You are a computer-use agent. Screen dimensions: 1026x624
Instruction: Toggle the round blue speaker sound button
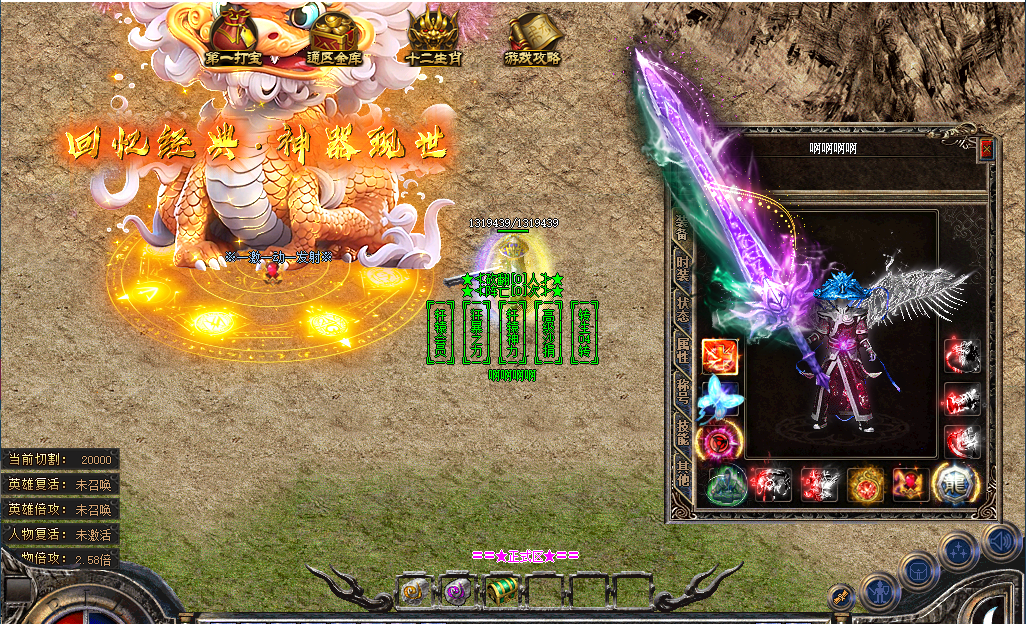tap(1000, 543)
